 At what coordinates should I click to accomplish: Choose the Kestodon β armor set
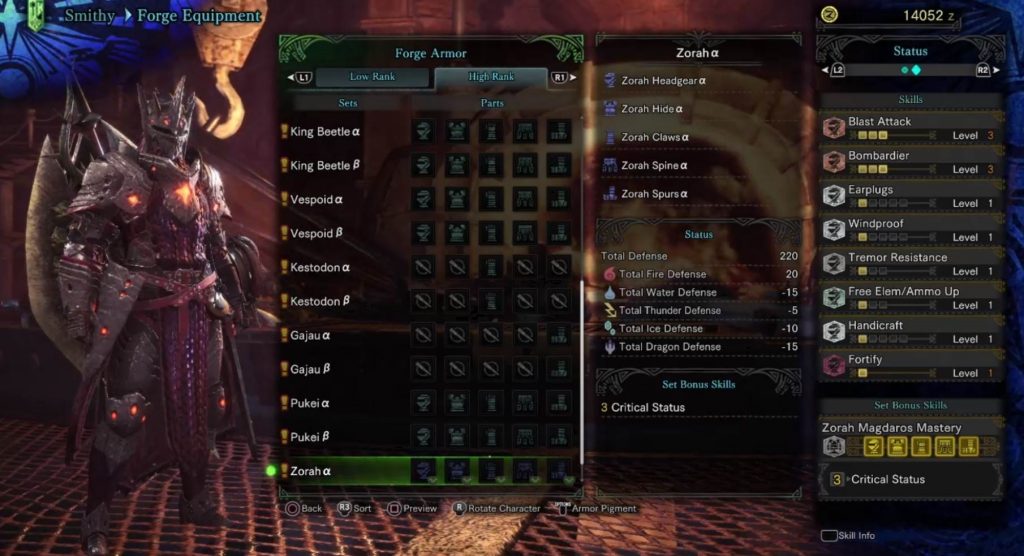(x=320, y=301)
